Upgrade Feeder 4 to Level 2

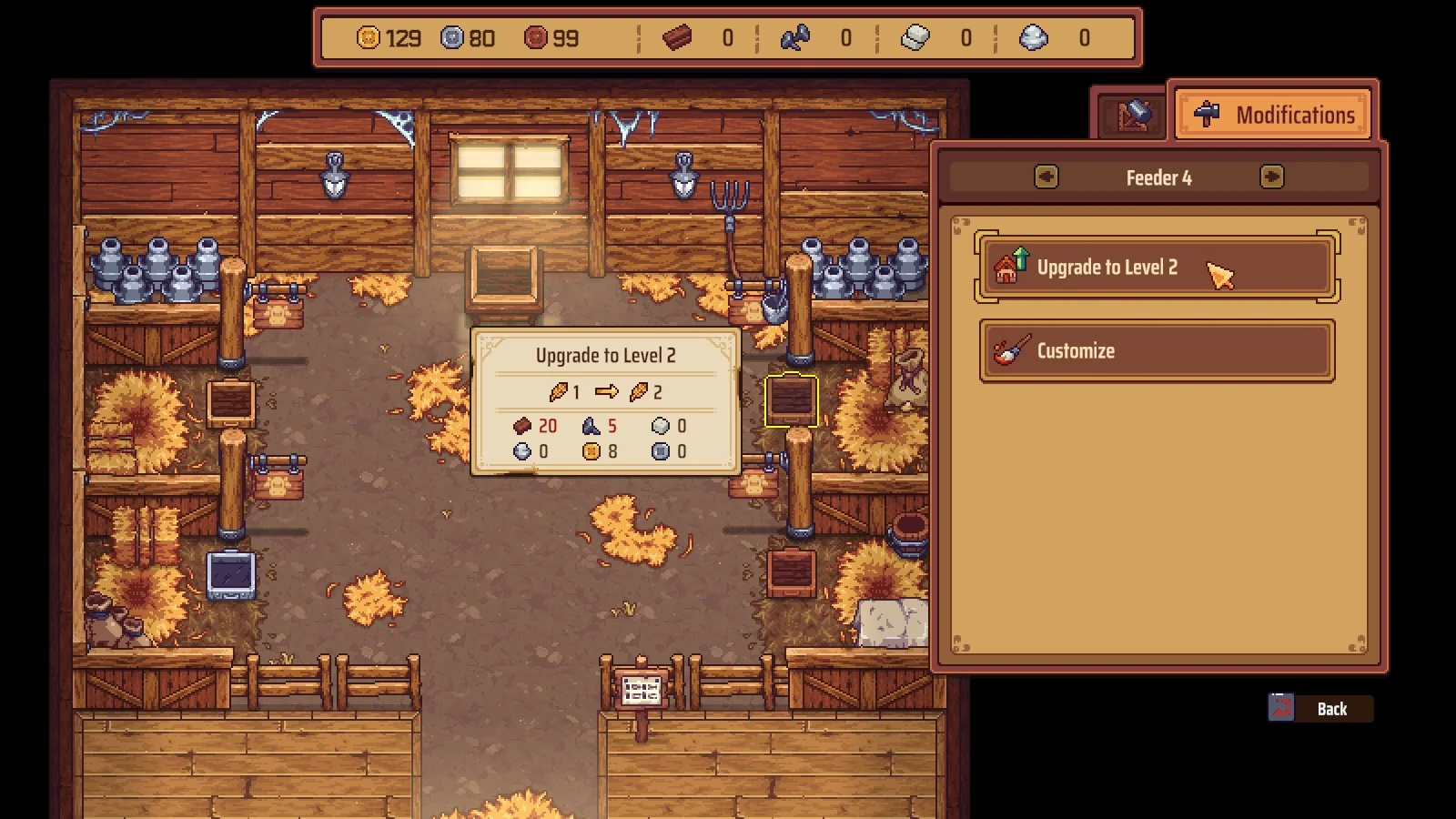(1156, 268)
